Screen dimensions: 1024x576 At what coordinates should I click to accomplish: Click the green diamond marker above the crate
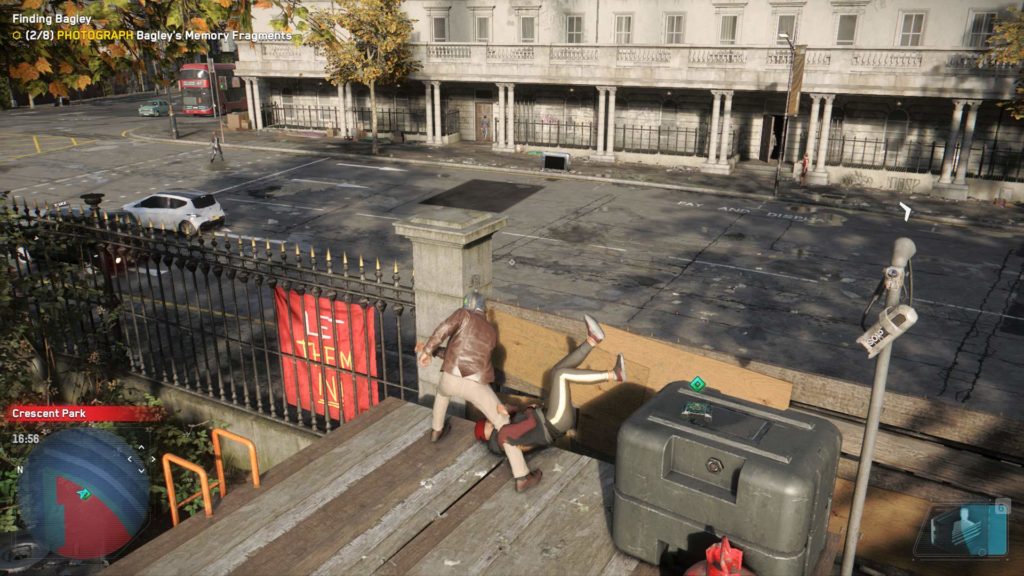[x=697, y=384]
